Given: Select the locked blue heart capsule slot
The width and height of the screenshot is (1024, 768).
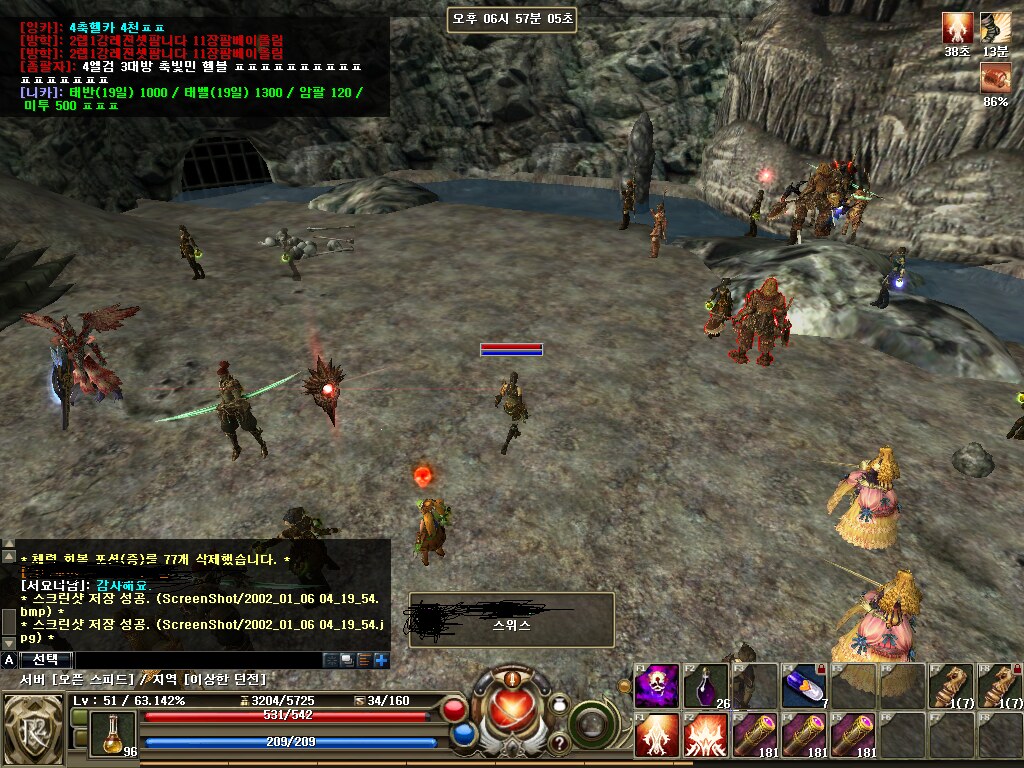Looking at the screenshot, I should click(x=803, y=686).
